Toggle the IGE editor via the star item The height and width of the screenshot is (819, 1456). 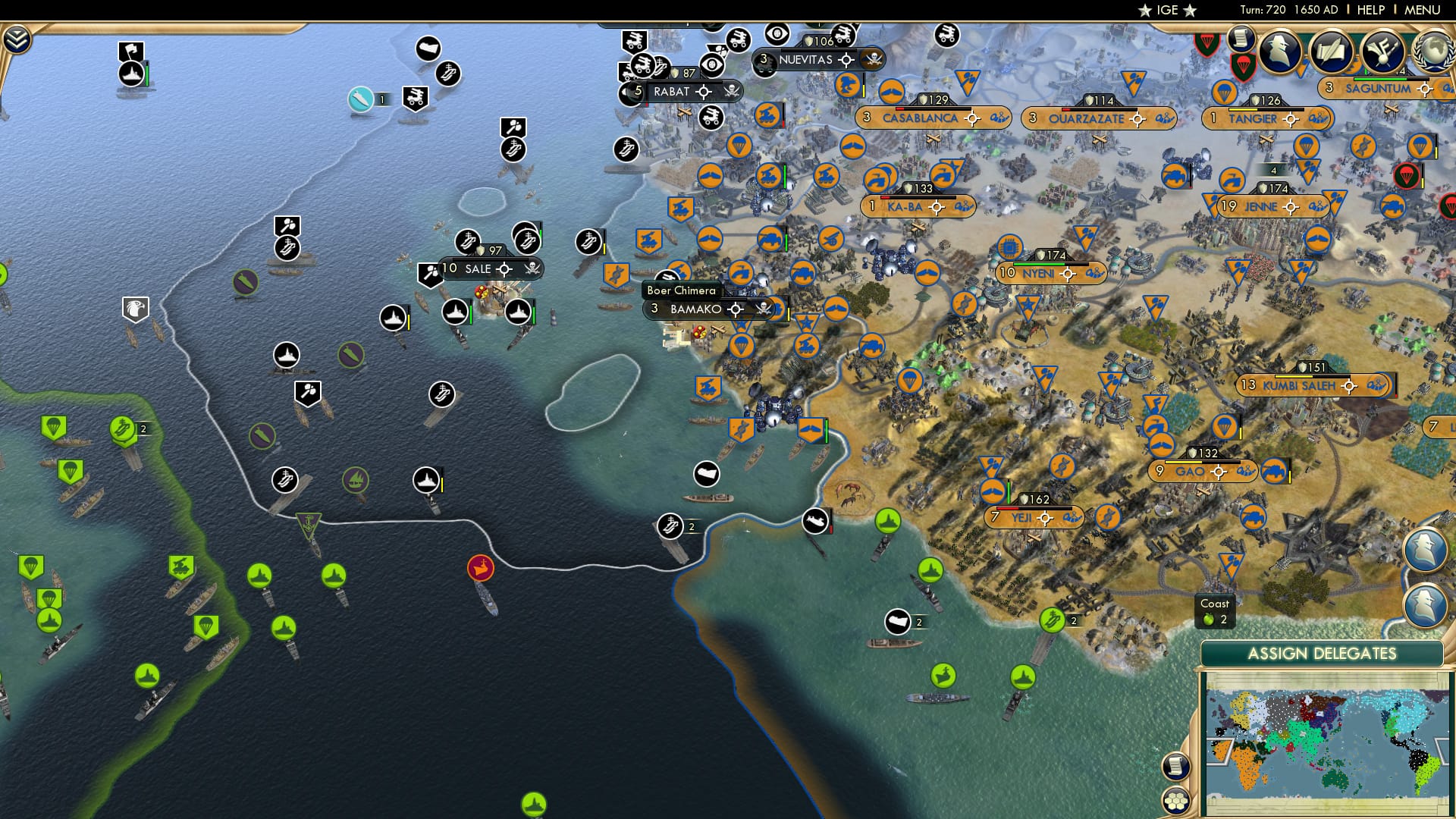point(1169,11)
